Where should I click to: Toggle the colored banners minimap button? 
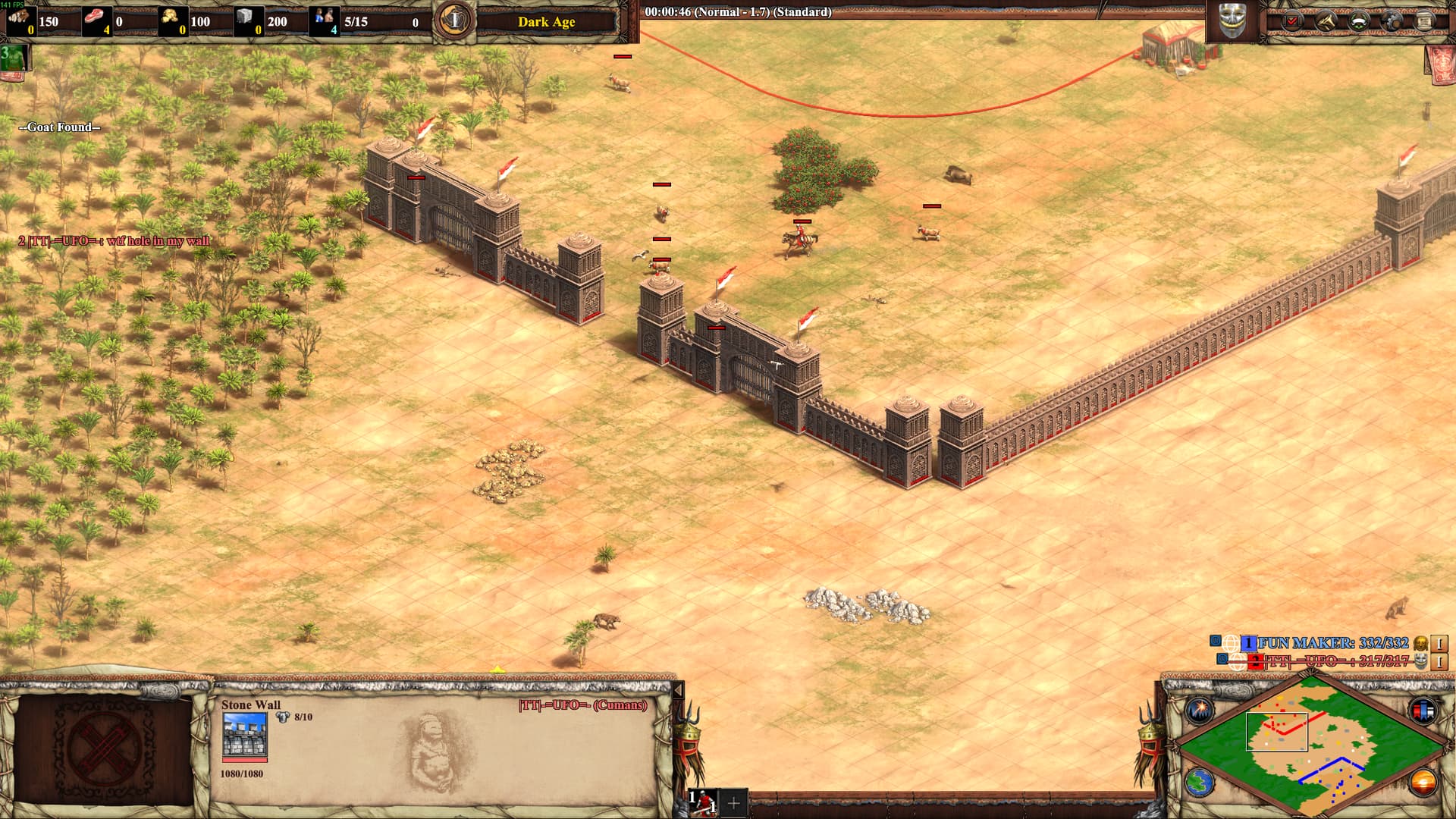coord(1423,711)
